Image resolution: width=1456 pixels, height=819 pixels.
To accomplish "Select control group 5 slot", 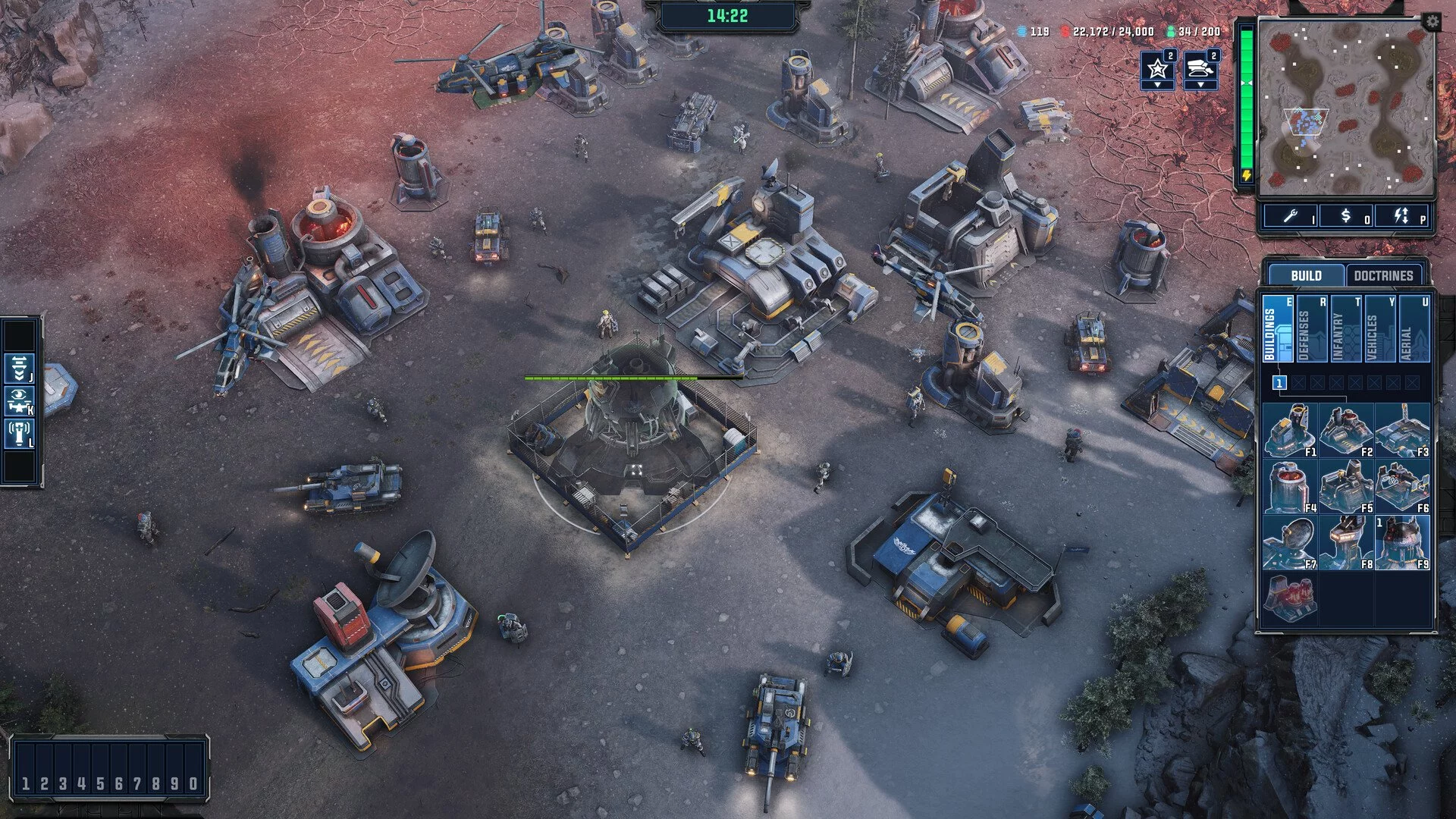I will click(100, 783).
